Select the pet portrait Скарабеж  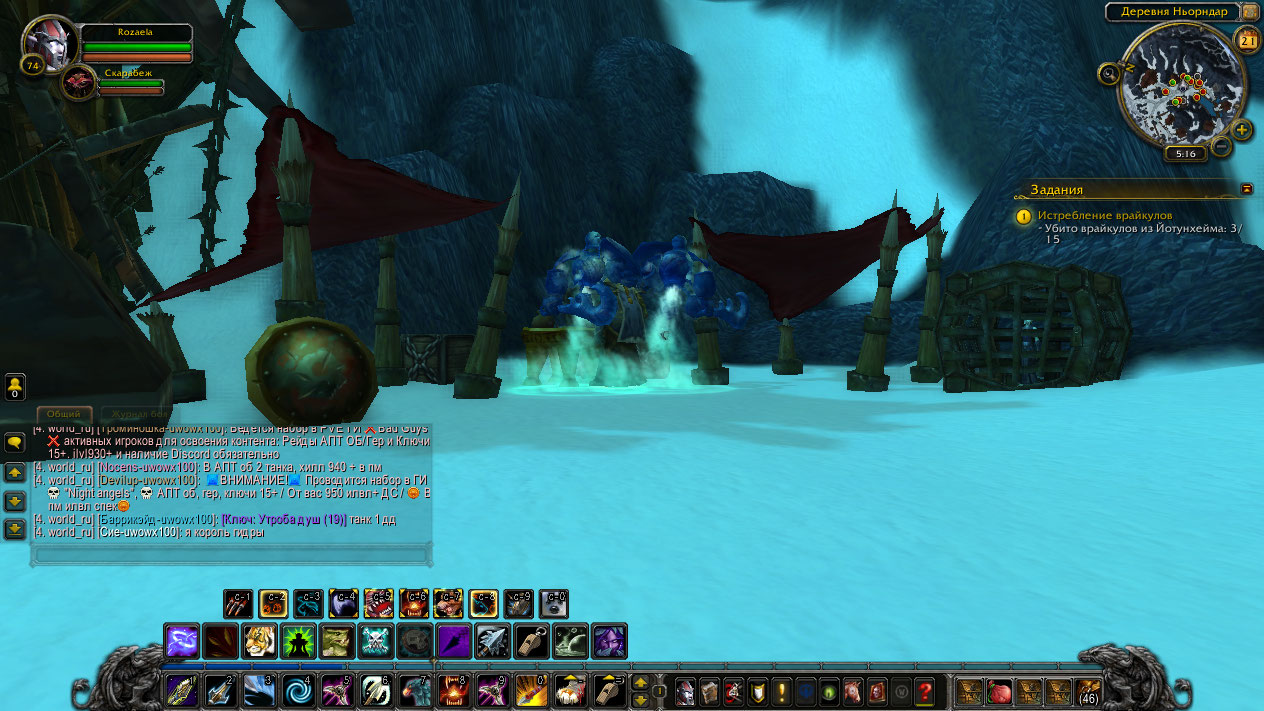(x=78, y=83)
